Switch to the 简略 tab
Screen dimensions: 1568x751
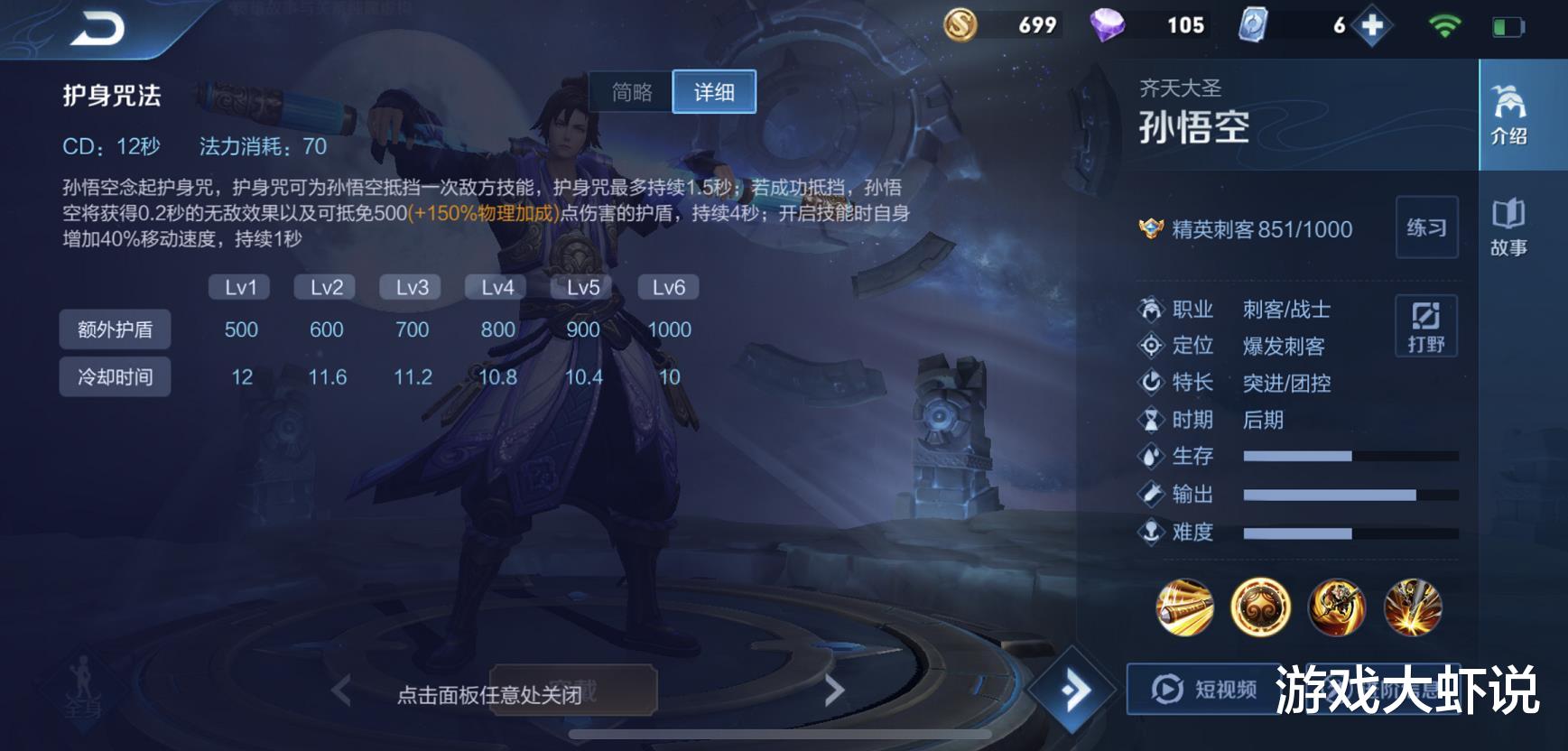point(629,91)
